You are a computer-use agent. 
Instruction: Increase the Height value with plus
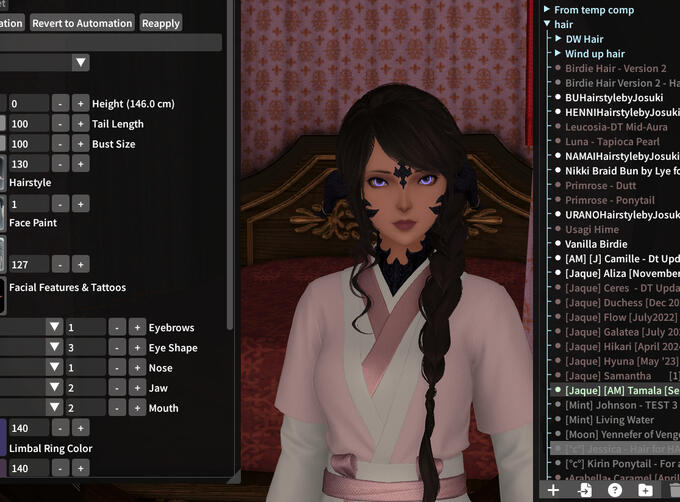[80, 104]
